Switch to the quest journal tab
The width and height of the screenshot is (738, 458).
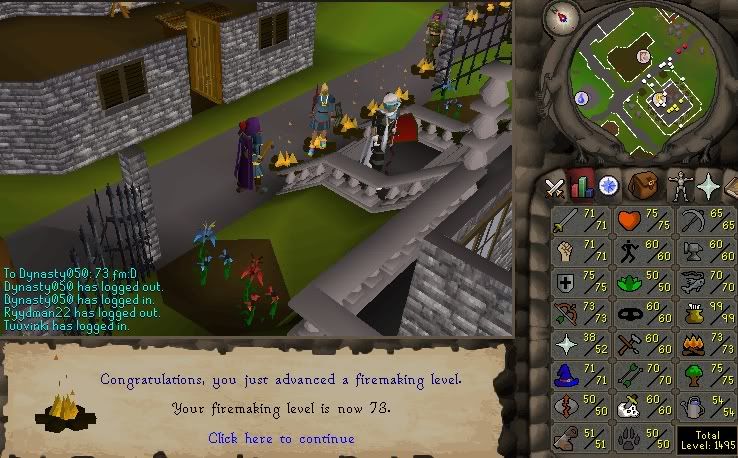pyautogui.click(x=608, y=187)
